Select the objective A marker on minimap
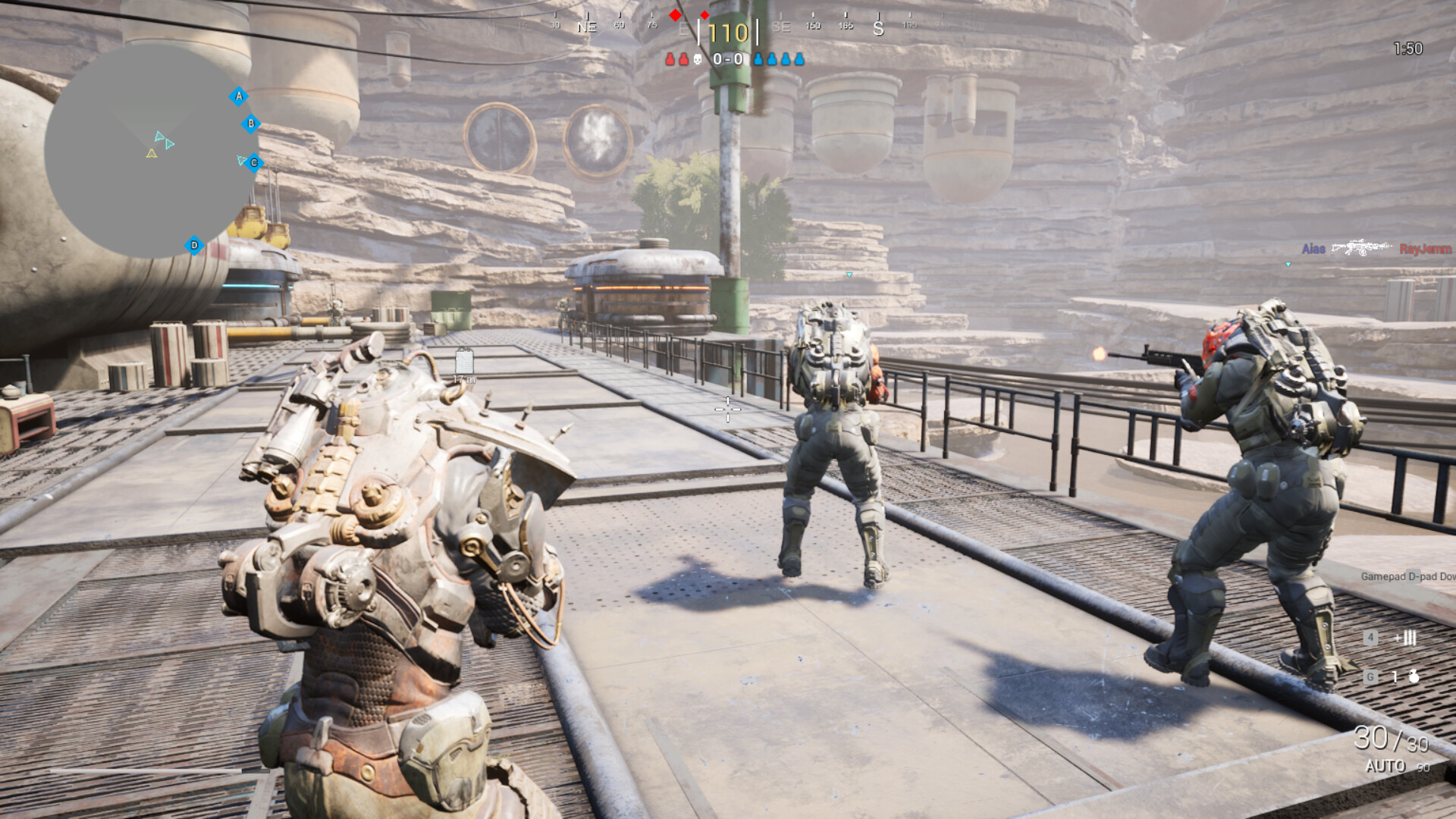 coord(237,97)
